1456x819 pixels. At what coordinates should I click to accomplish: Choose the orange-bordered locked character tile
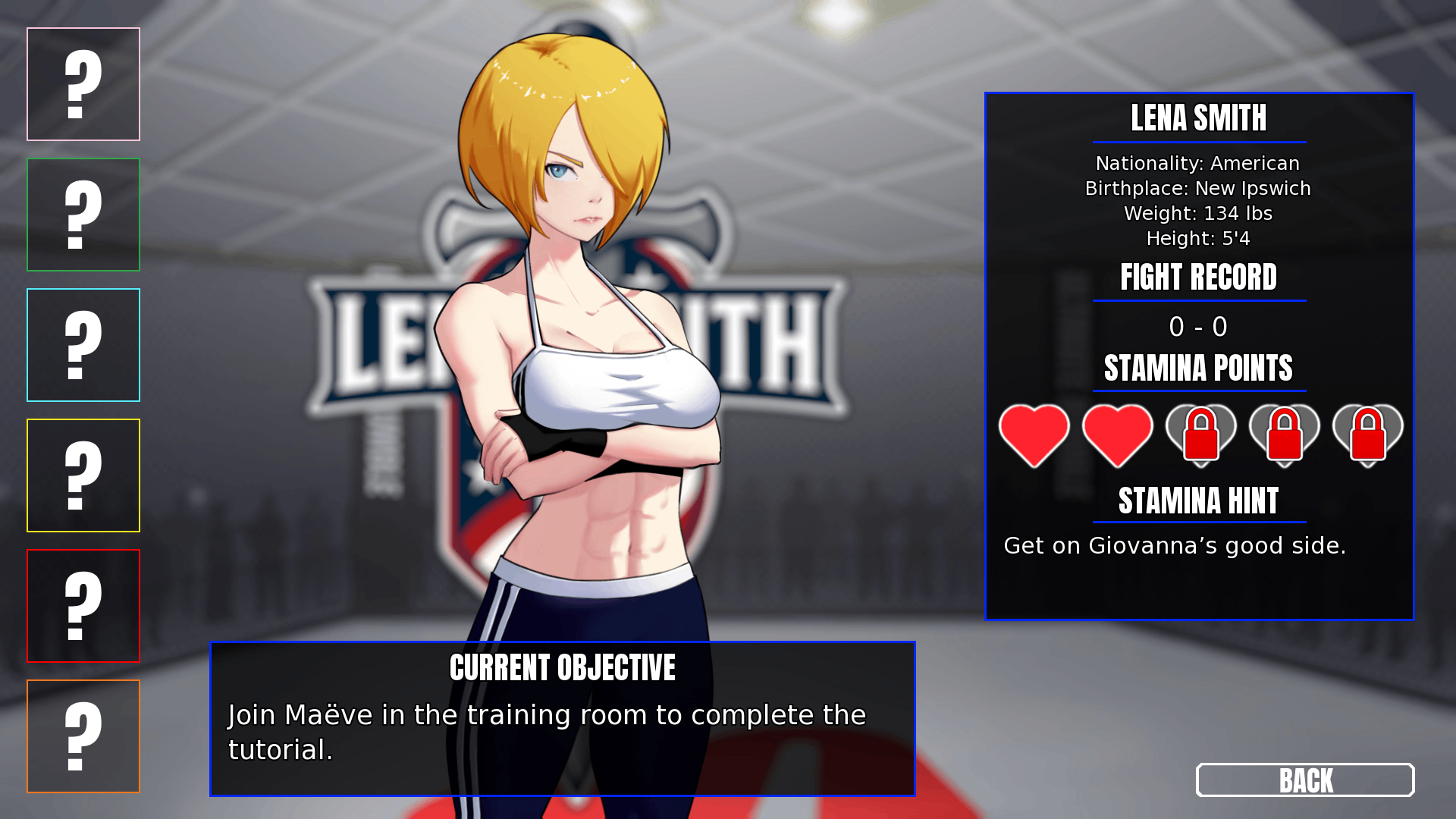tap(83, 736)
